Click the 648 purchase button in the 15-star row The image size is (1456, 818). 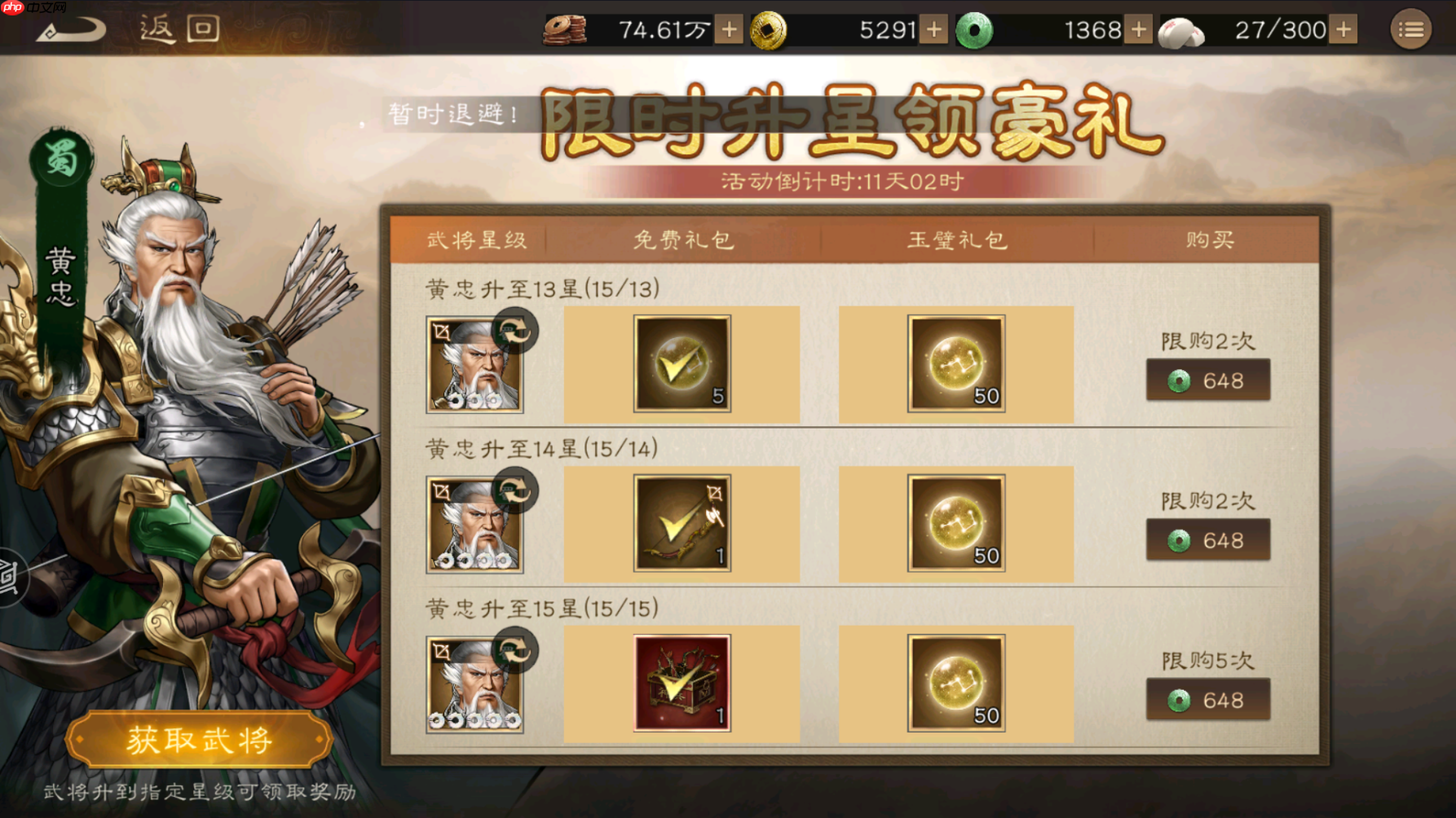tap(1209, 699)
